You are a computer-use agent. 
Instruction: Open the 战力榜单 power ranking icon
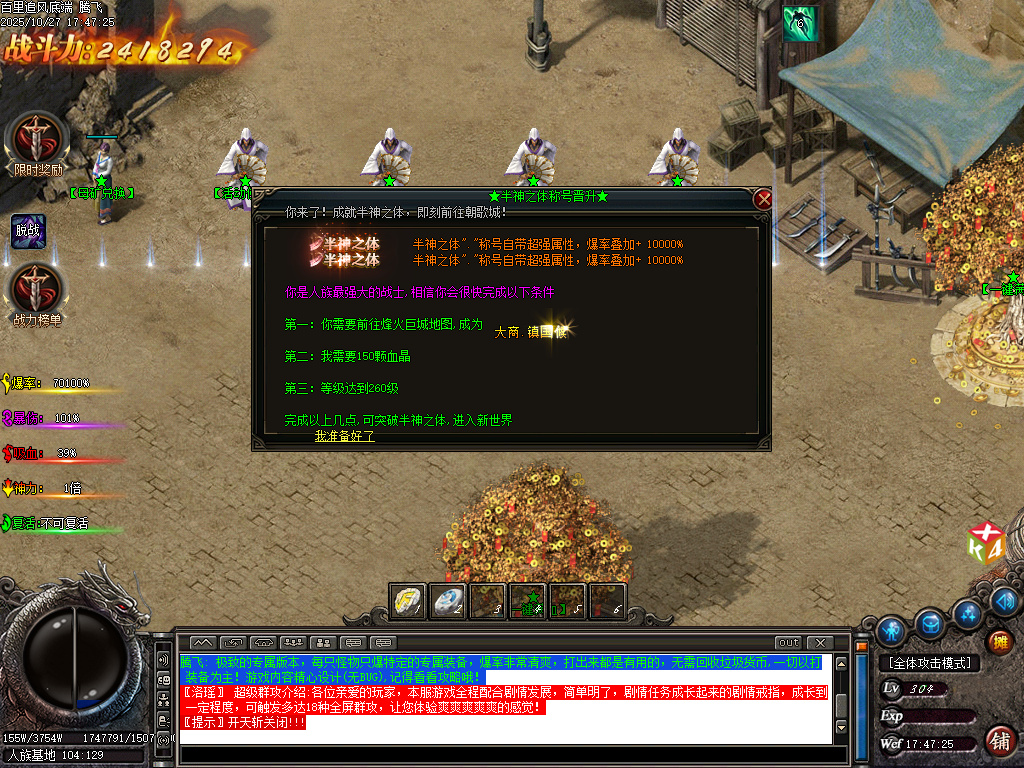point(37,289)
